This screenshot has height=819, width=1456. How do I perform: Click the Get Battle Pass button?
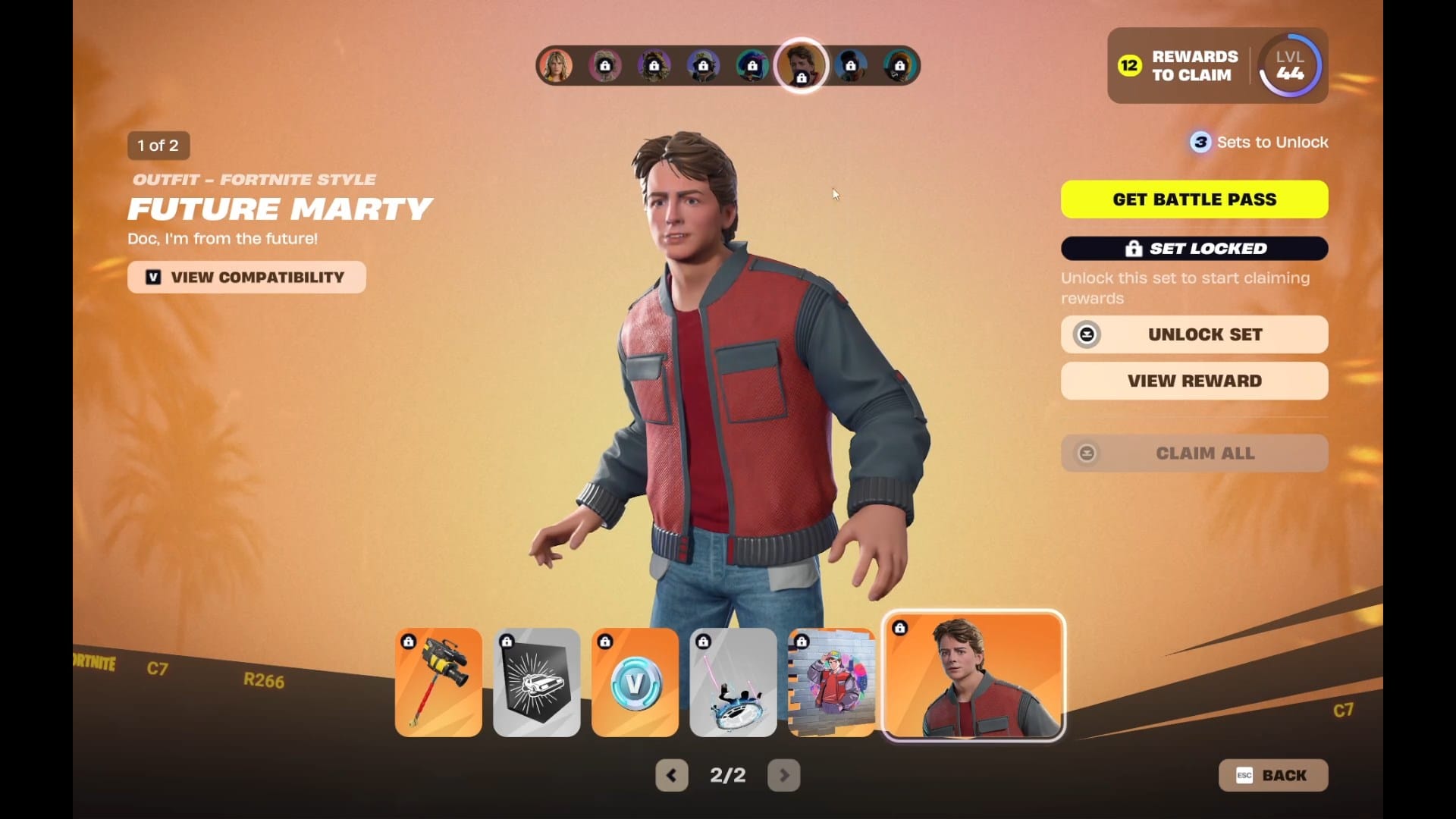[1194, 199]
